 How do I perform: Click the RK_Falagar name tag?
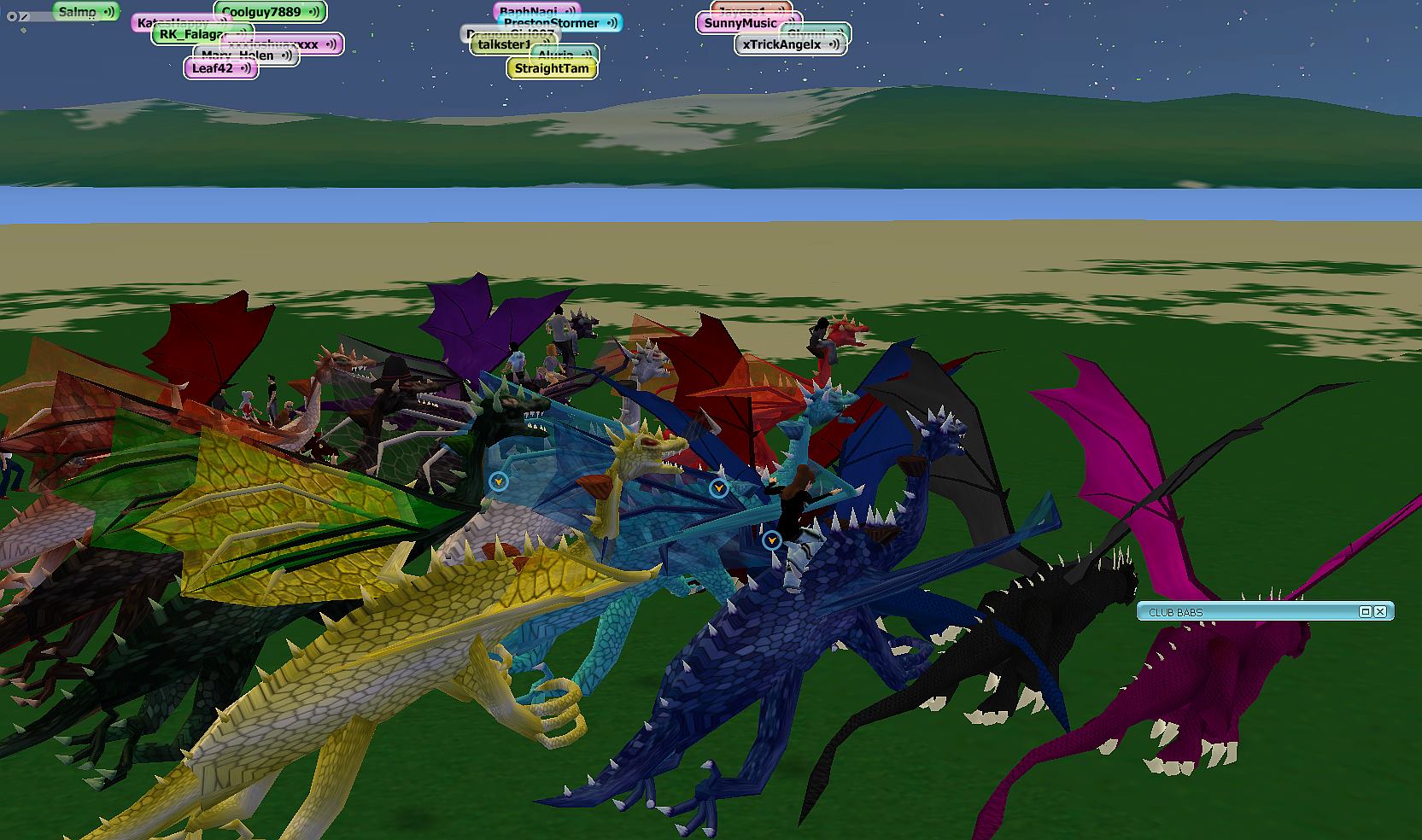[190, 35]
